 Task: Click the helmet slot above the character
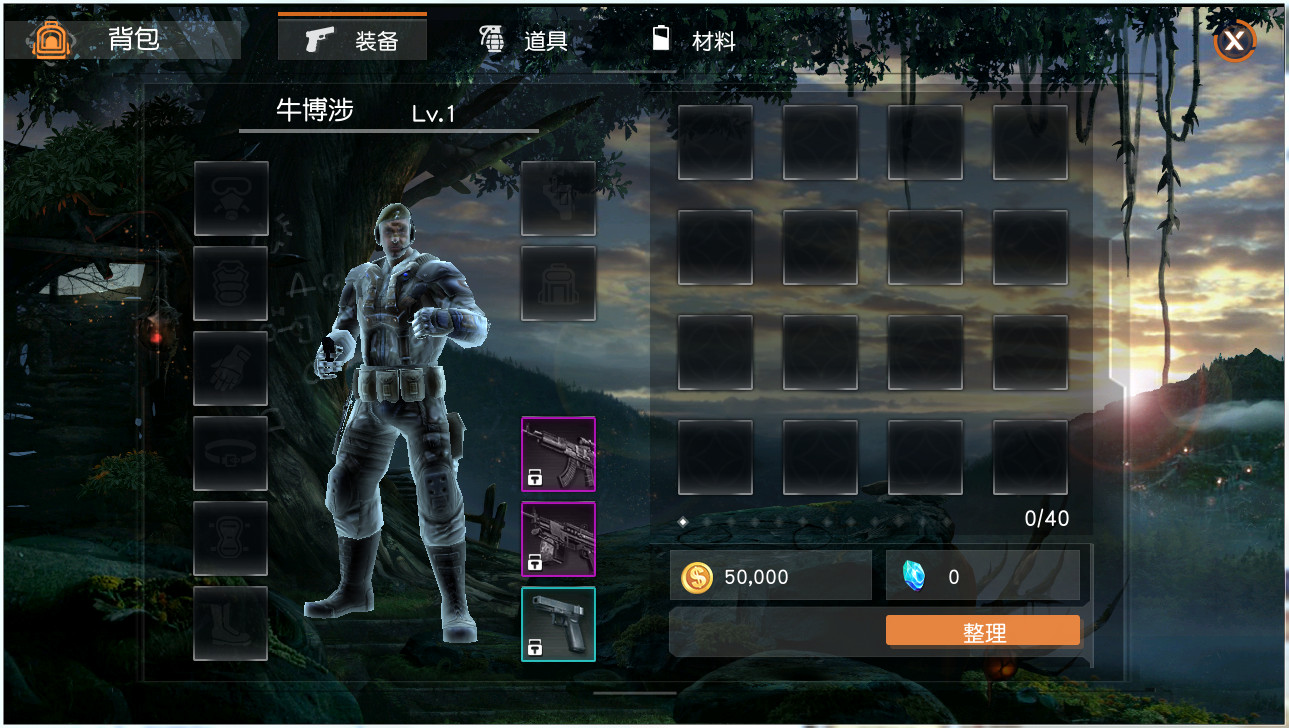coord(557,197)
